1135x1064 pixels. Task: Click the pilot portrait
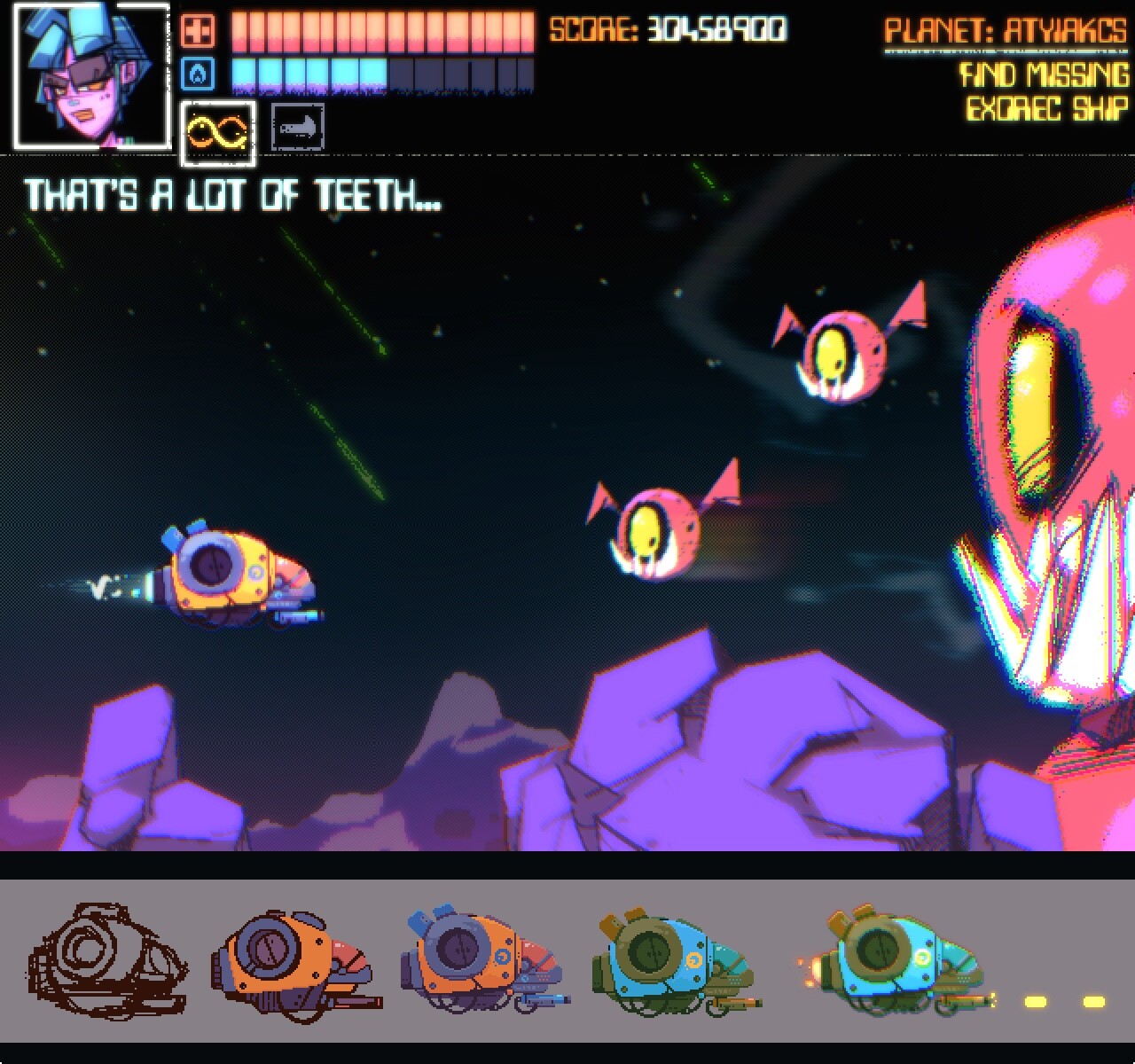tap(90, 75)
